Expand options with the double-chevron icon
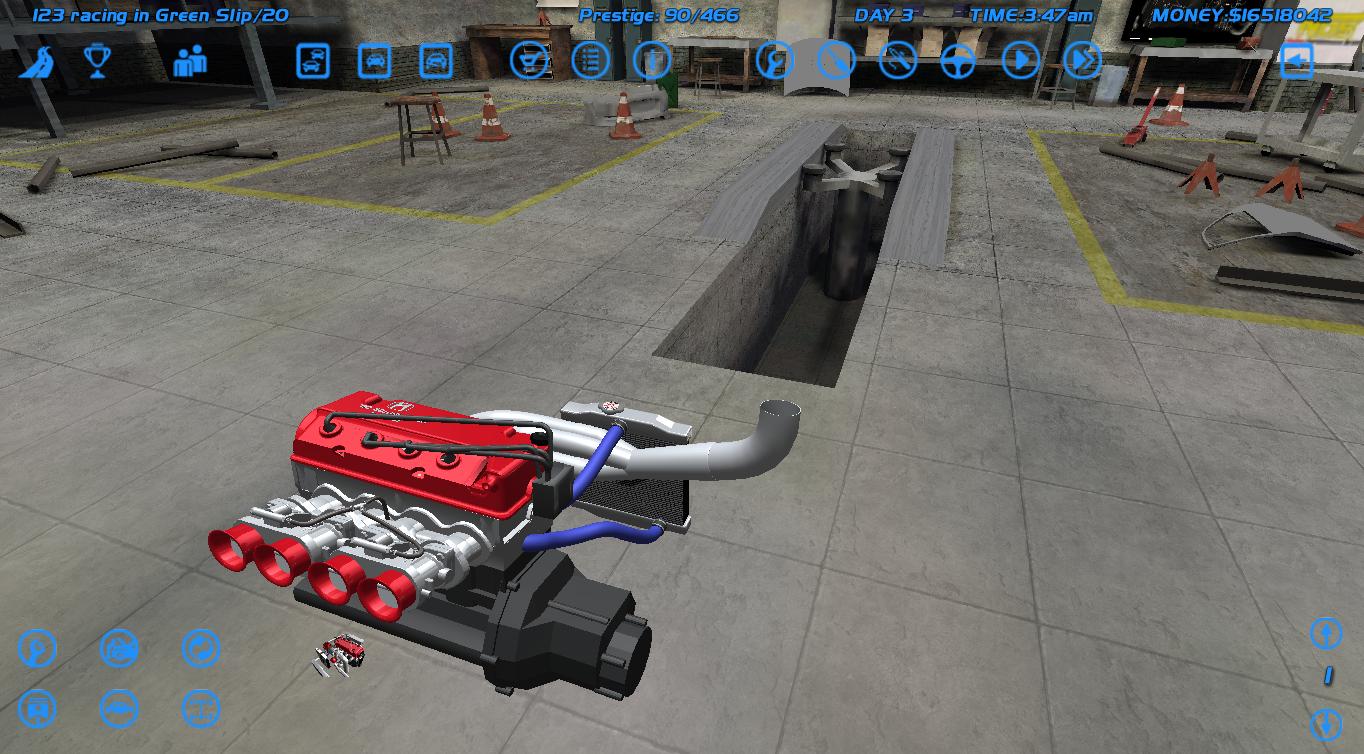This screenshot has height=754, width=1364. tap(1081, 60)
